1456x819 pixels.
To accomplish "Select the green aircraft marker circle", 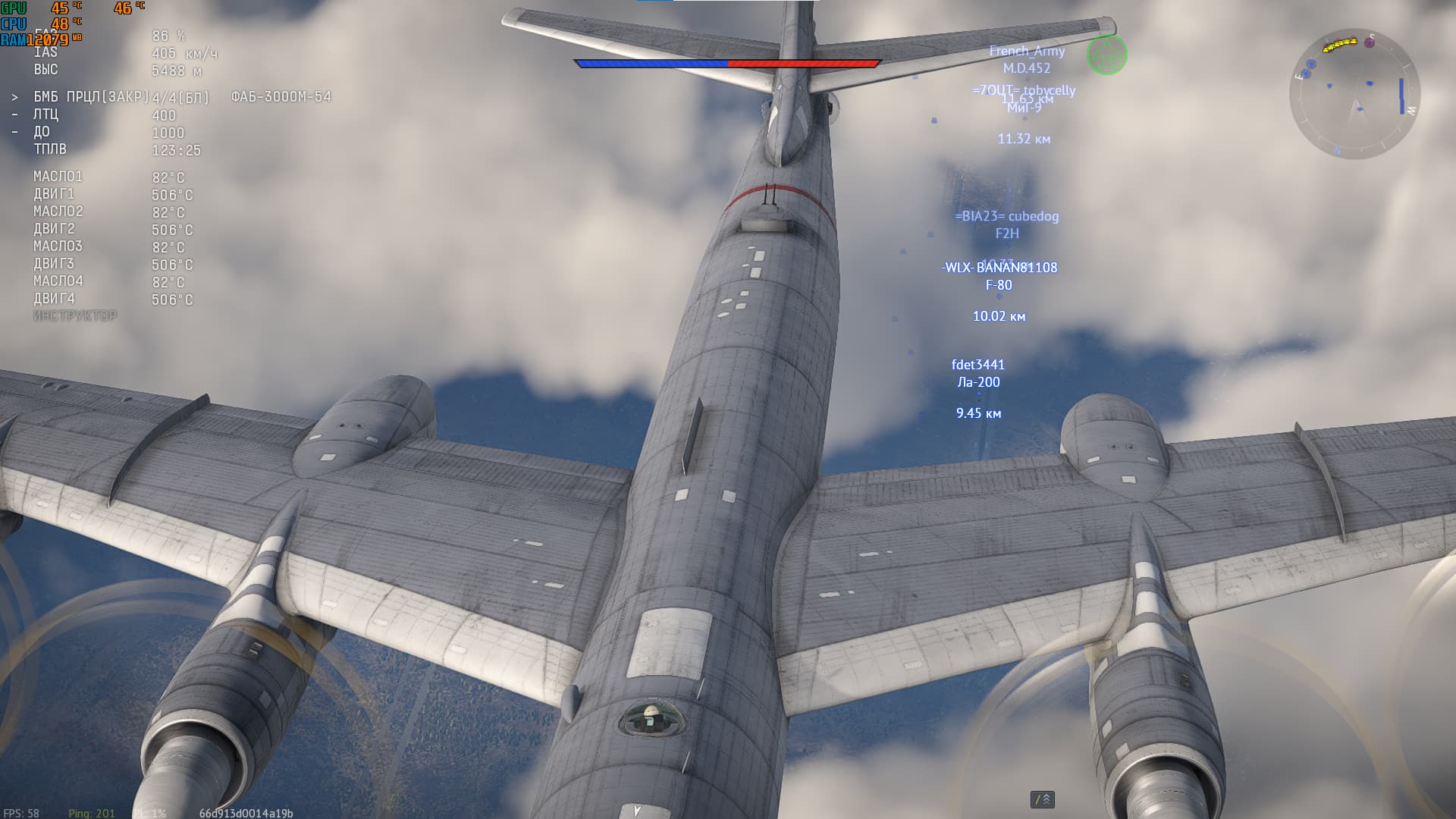I will coord(1106,55).
